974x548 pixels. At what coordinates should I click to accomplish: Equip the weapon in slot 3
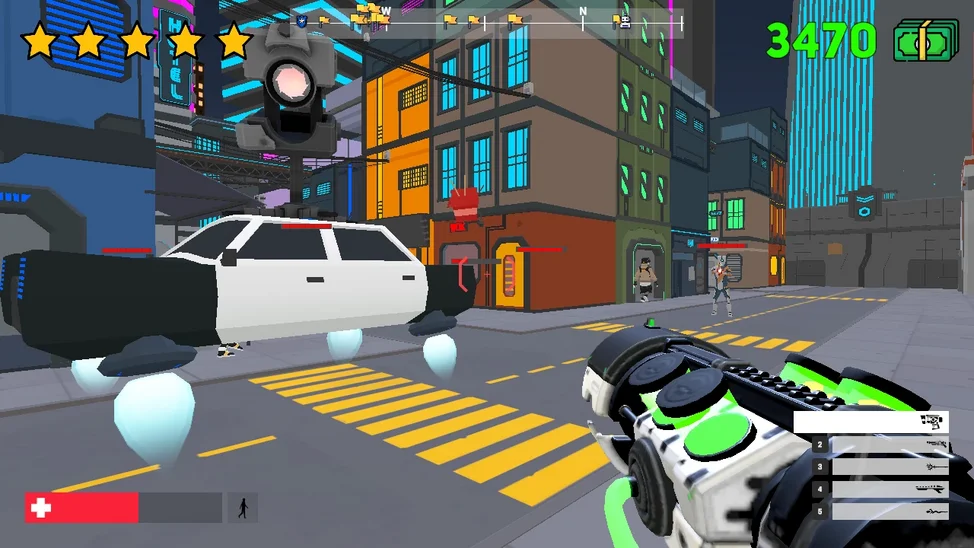[x=880, y=467]
